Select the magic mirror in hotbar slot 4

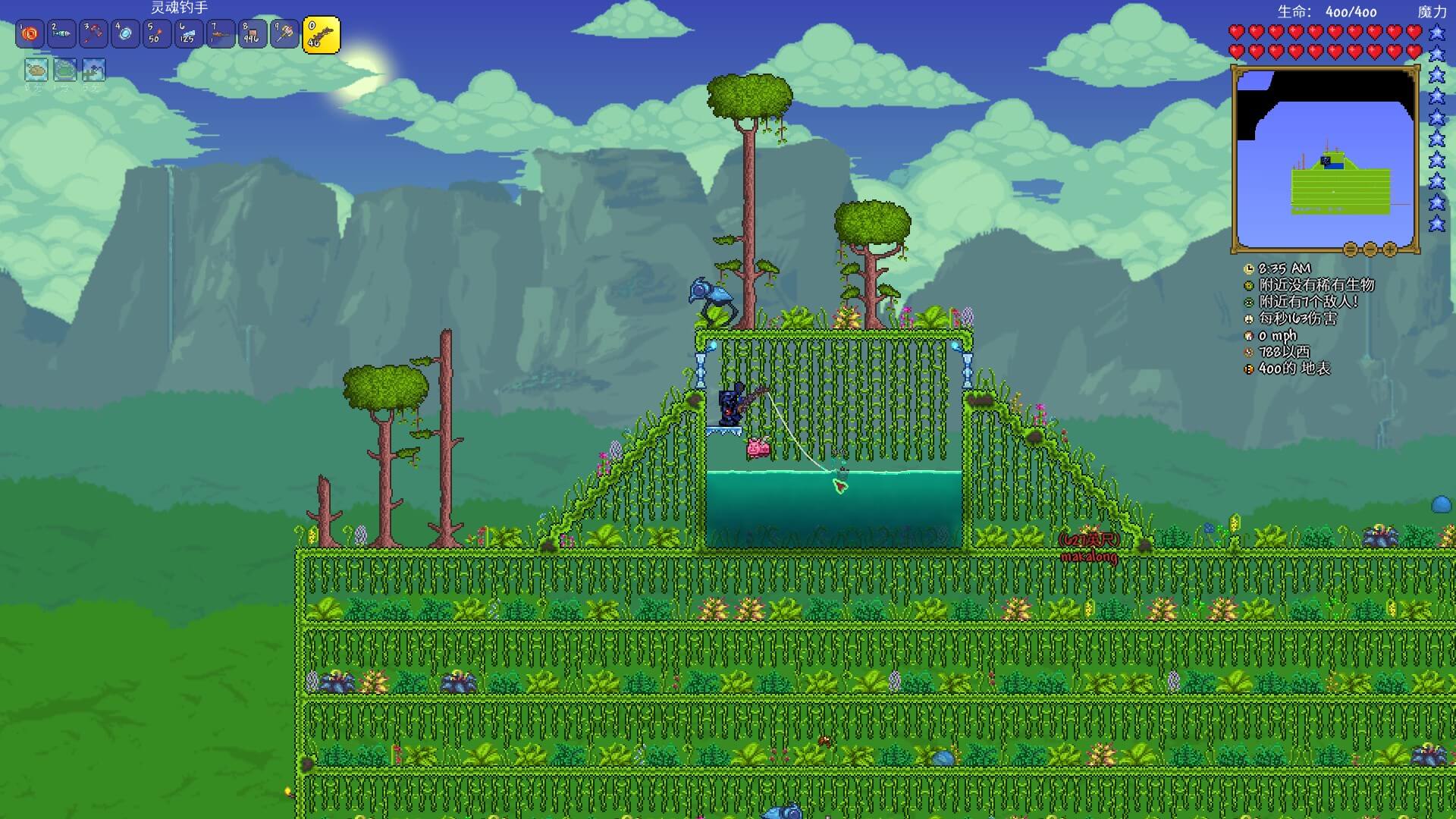(x=126, y=34)
